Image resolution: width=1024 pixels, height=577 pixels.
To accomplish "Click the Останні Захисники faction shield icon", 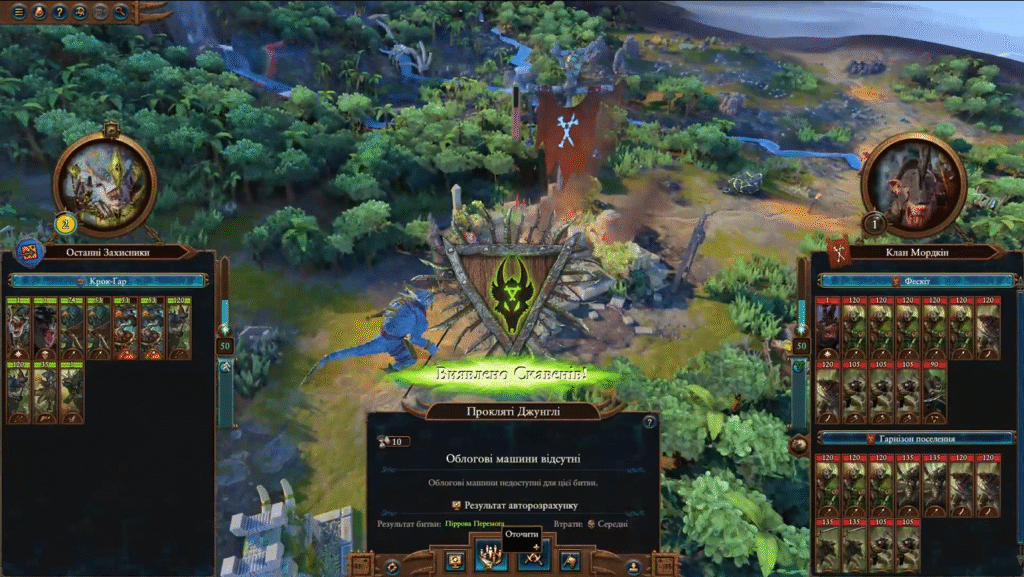I will pyautogui.click(x=28, y=253).
